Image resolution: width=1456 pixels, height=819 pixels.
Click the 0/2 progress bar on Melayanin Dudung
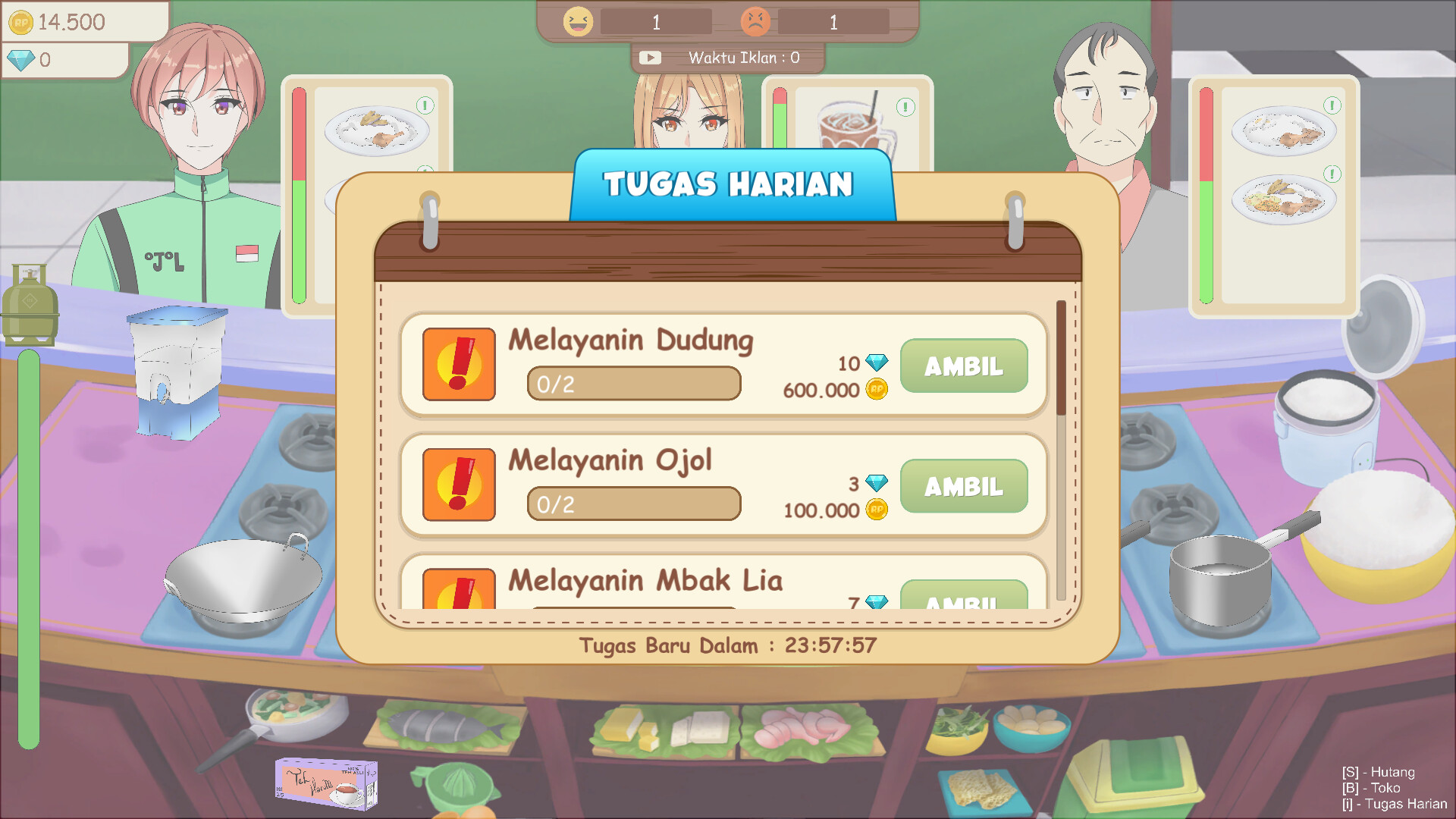pyautogui.click(x=634, y=383)
